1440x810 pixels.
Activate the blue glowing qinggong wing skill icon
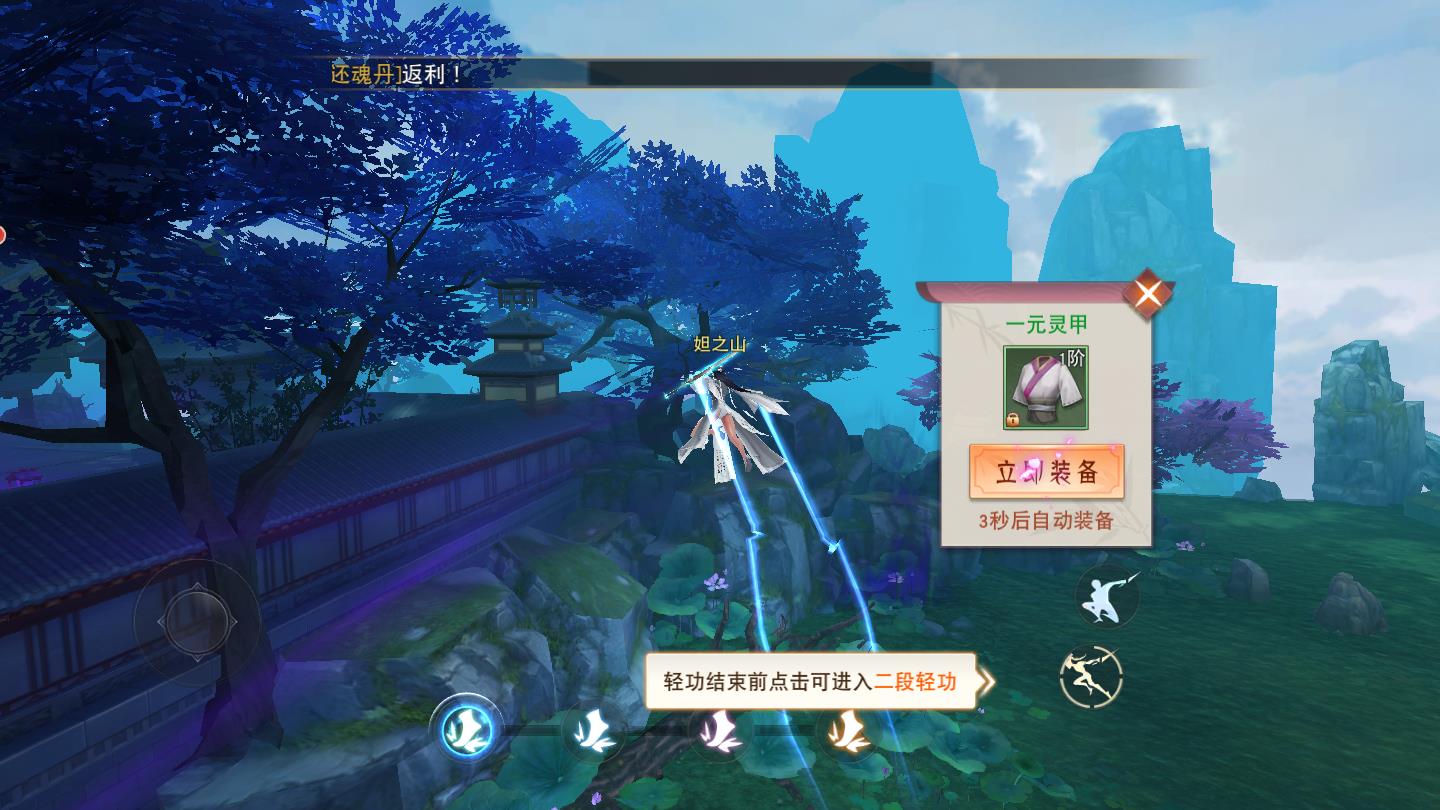[467, 731]
